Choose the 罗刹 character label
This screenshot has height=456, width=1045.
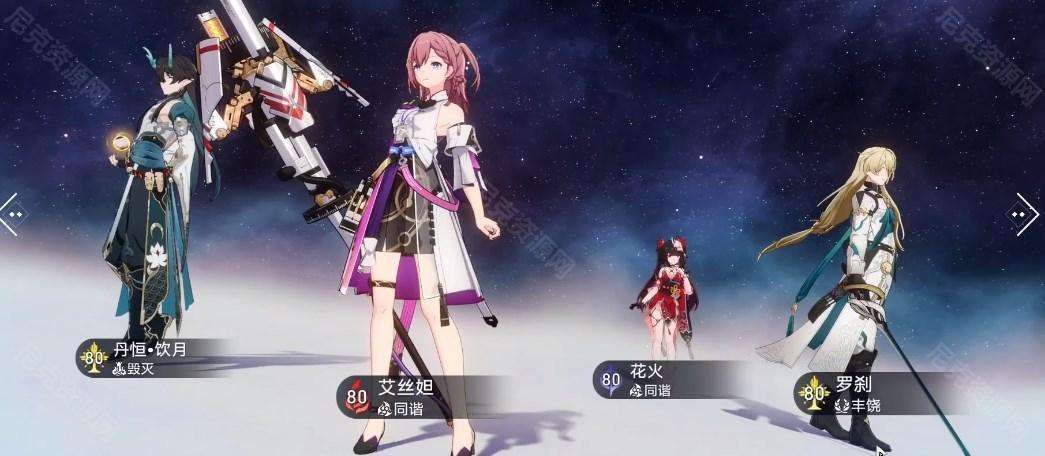click(x=850, y=394)
